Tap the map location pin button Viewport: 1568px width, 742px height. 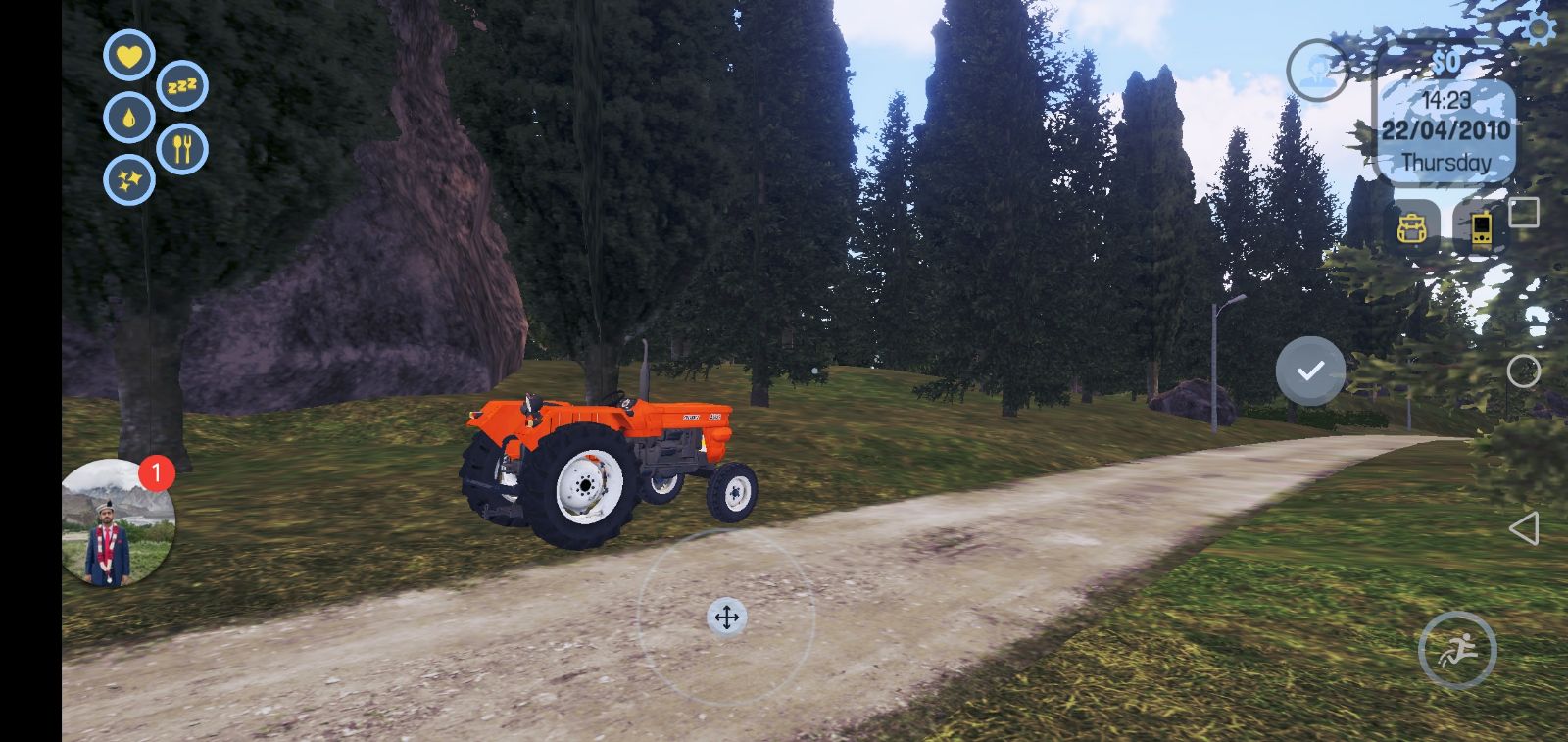(1317, 70)
